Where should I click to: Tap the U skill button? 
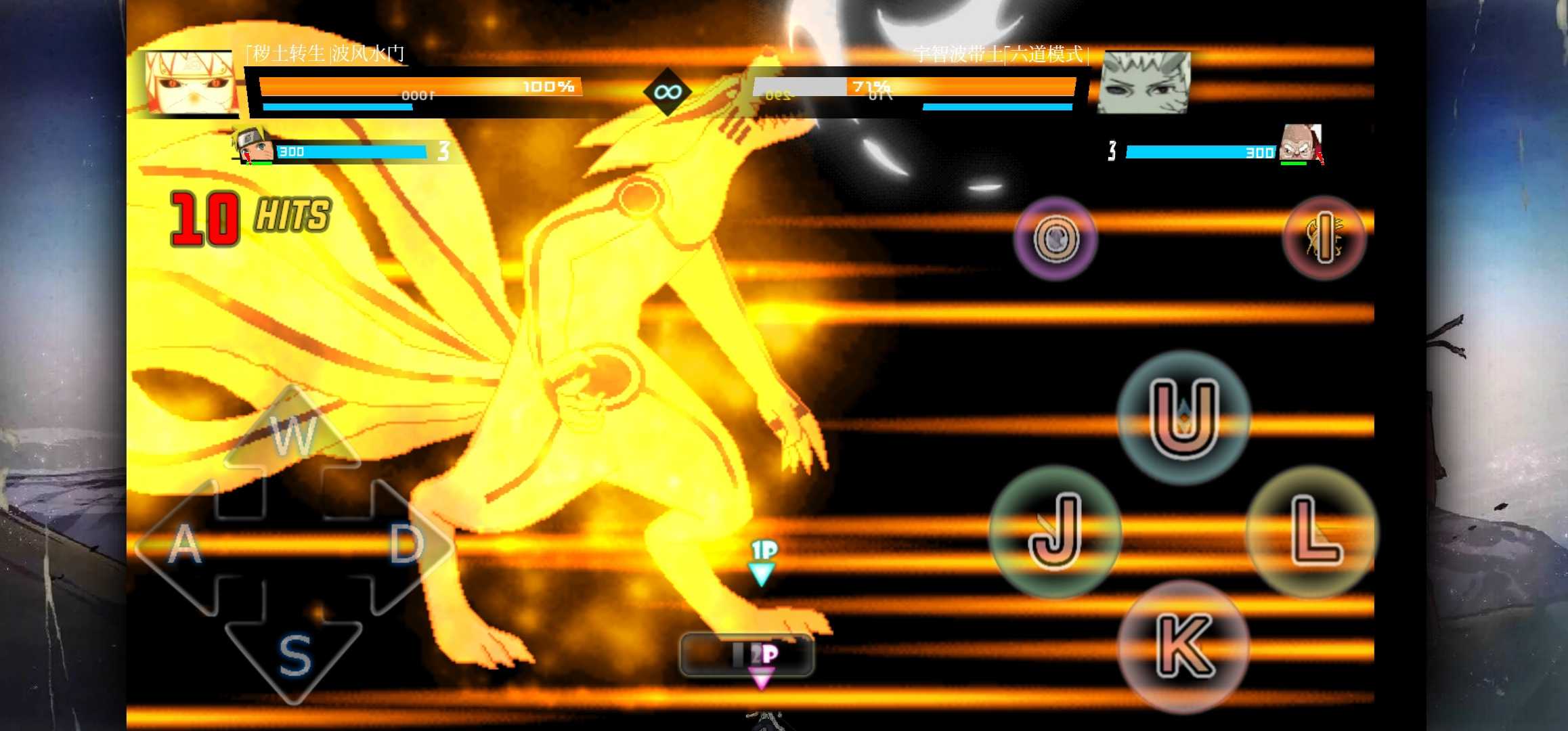point(1183,417)
